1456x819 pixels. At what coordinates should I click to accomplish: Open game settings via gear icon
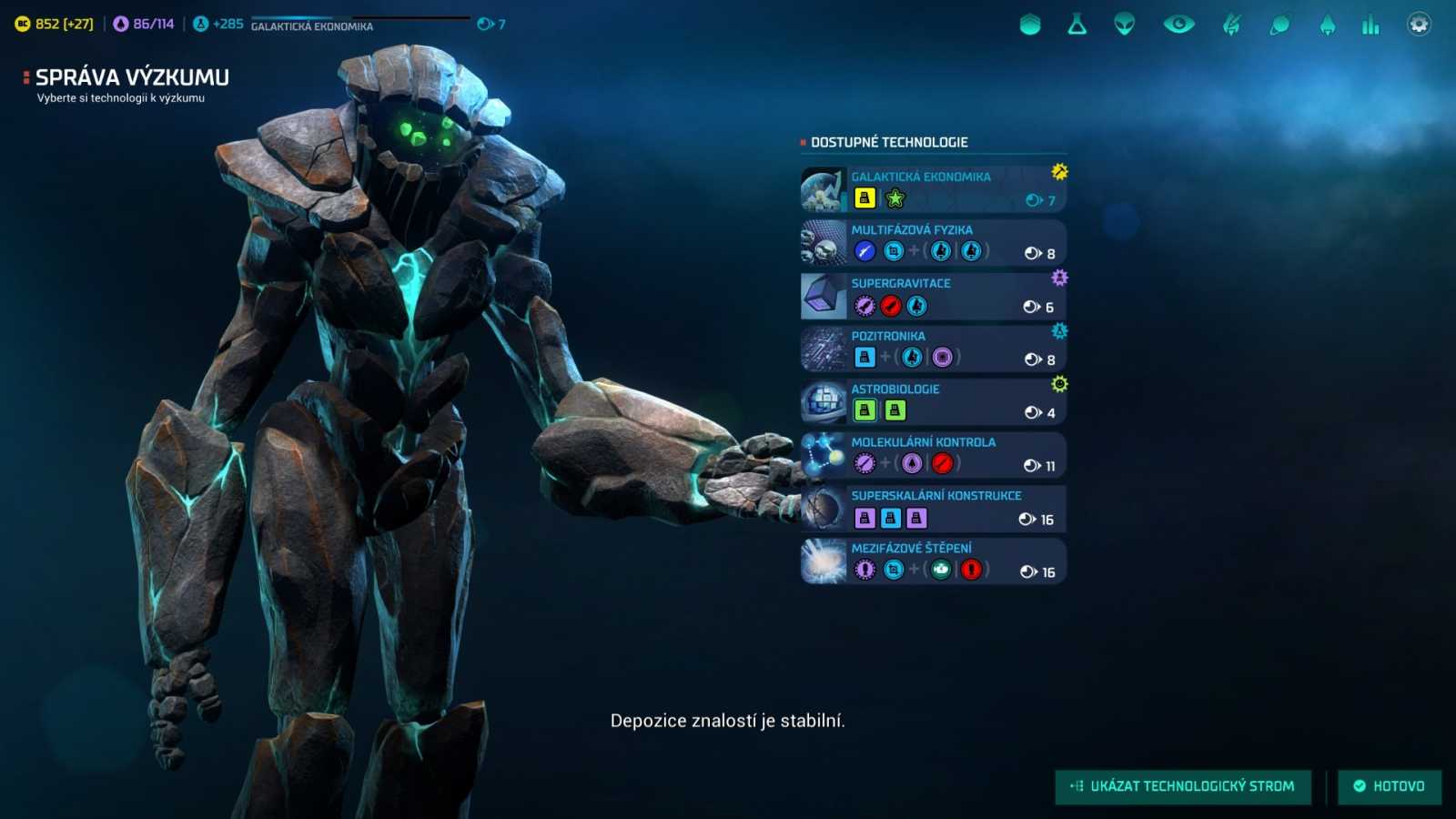point(1418,24)
